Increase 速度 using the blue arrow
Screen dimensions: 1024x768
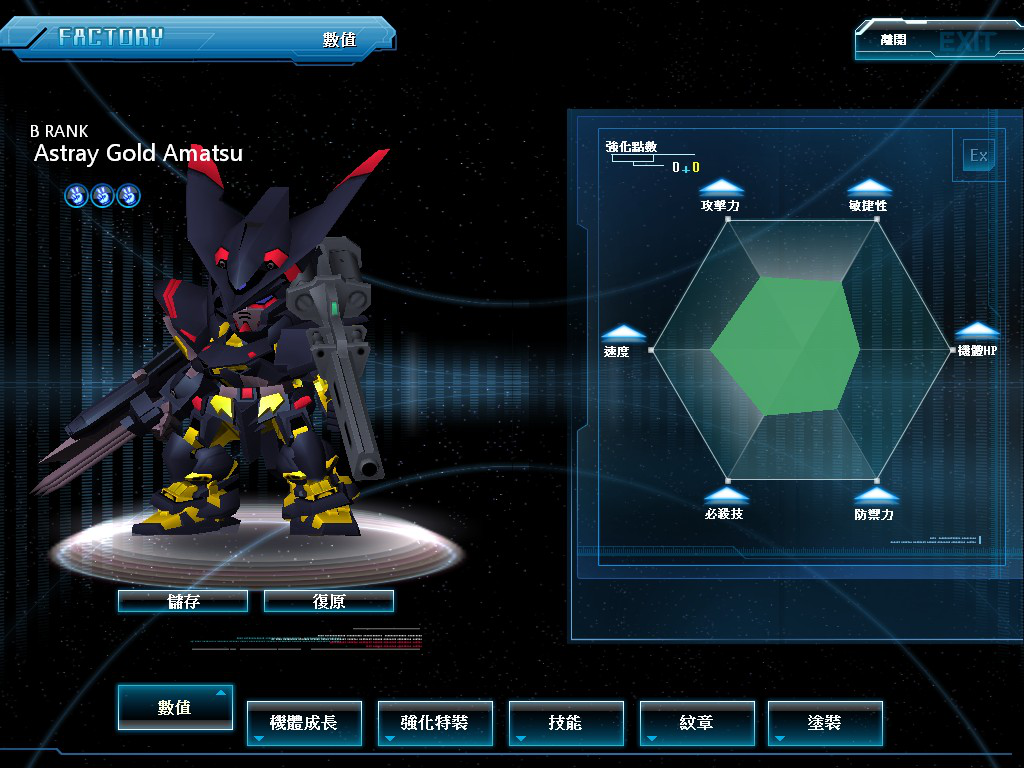click(622, 333)
